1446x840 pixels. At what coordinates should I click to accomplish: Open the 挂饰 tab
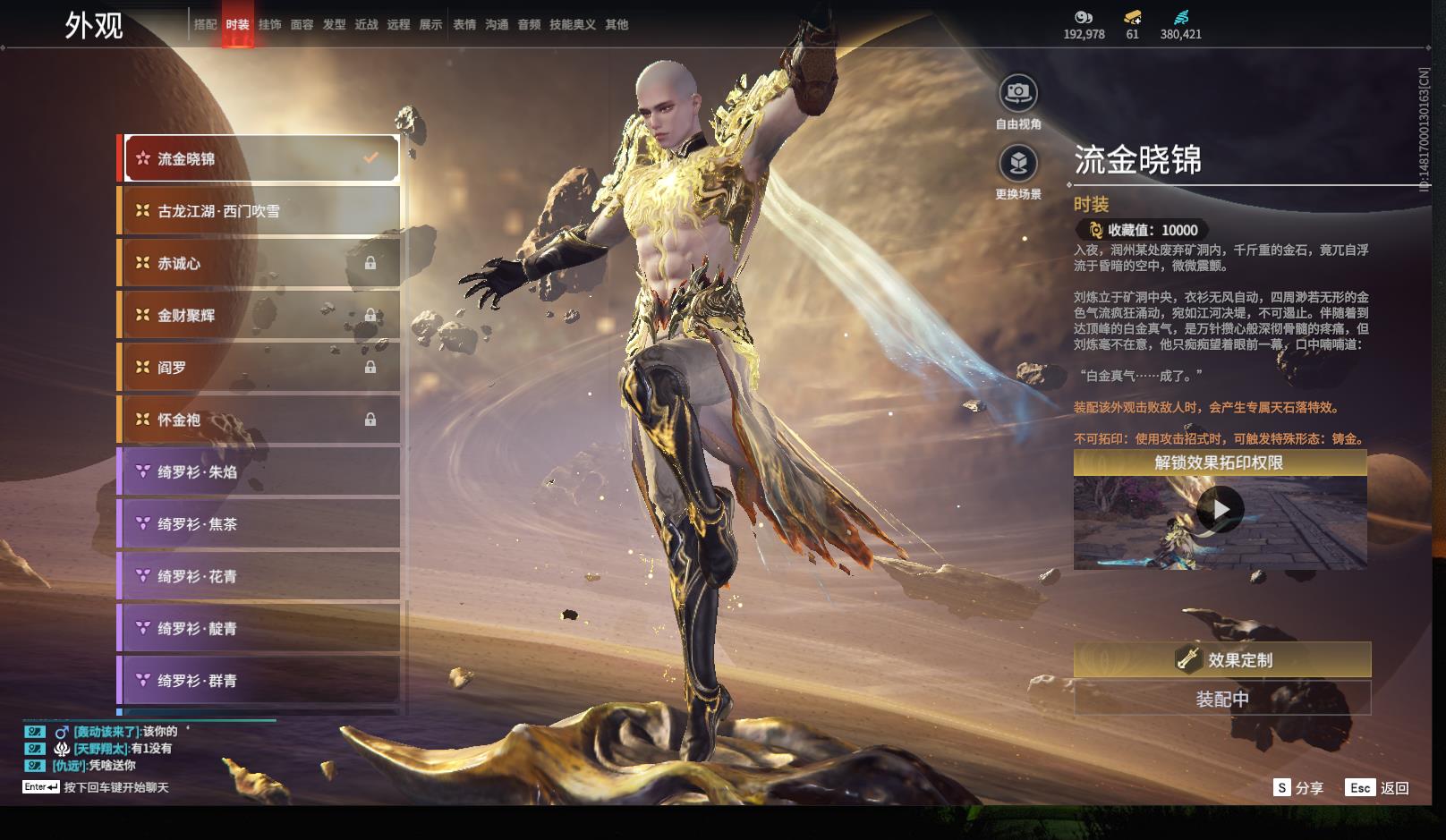(x=269, y=25)
